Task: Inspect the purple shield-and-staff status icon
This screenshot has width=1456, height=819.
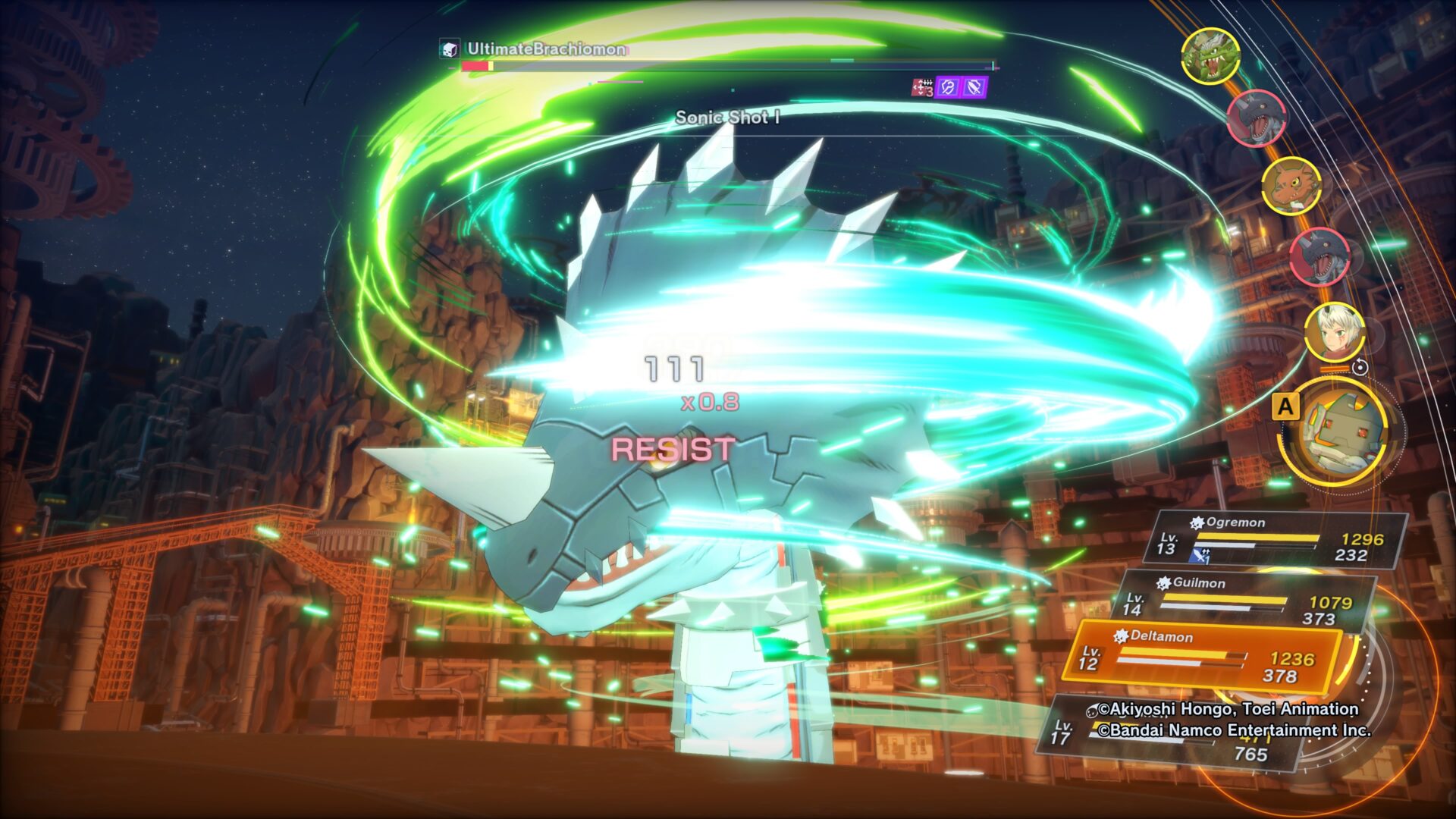Action: [x=948, y=88]
